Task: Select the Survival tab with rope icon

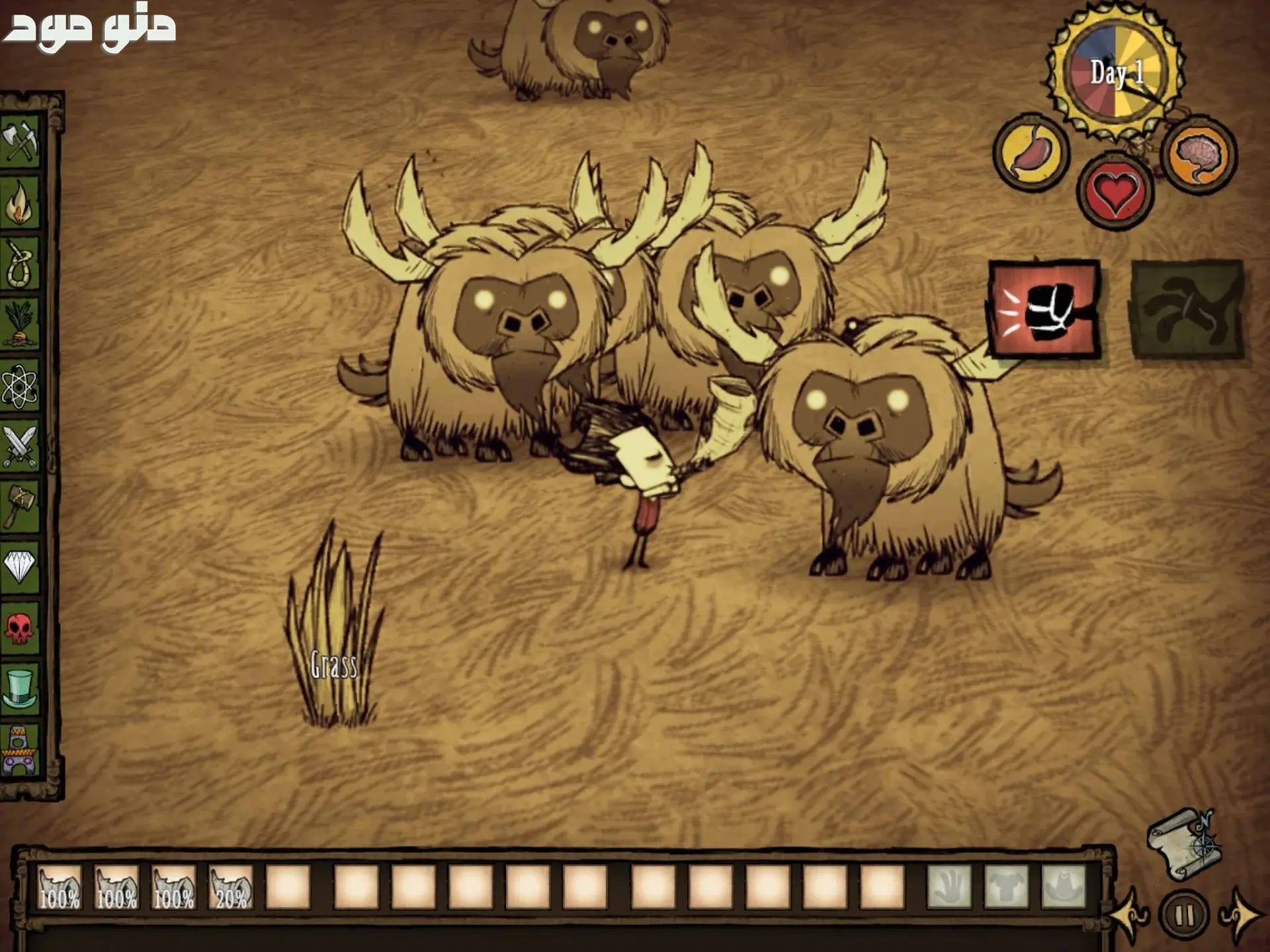Action: coord(20,264)
